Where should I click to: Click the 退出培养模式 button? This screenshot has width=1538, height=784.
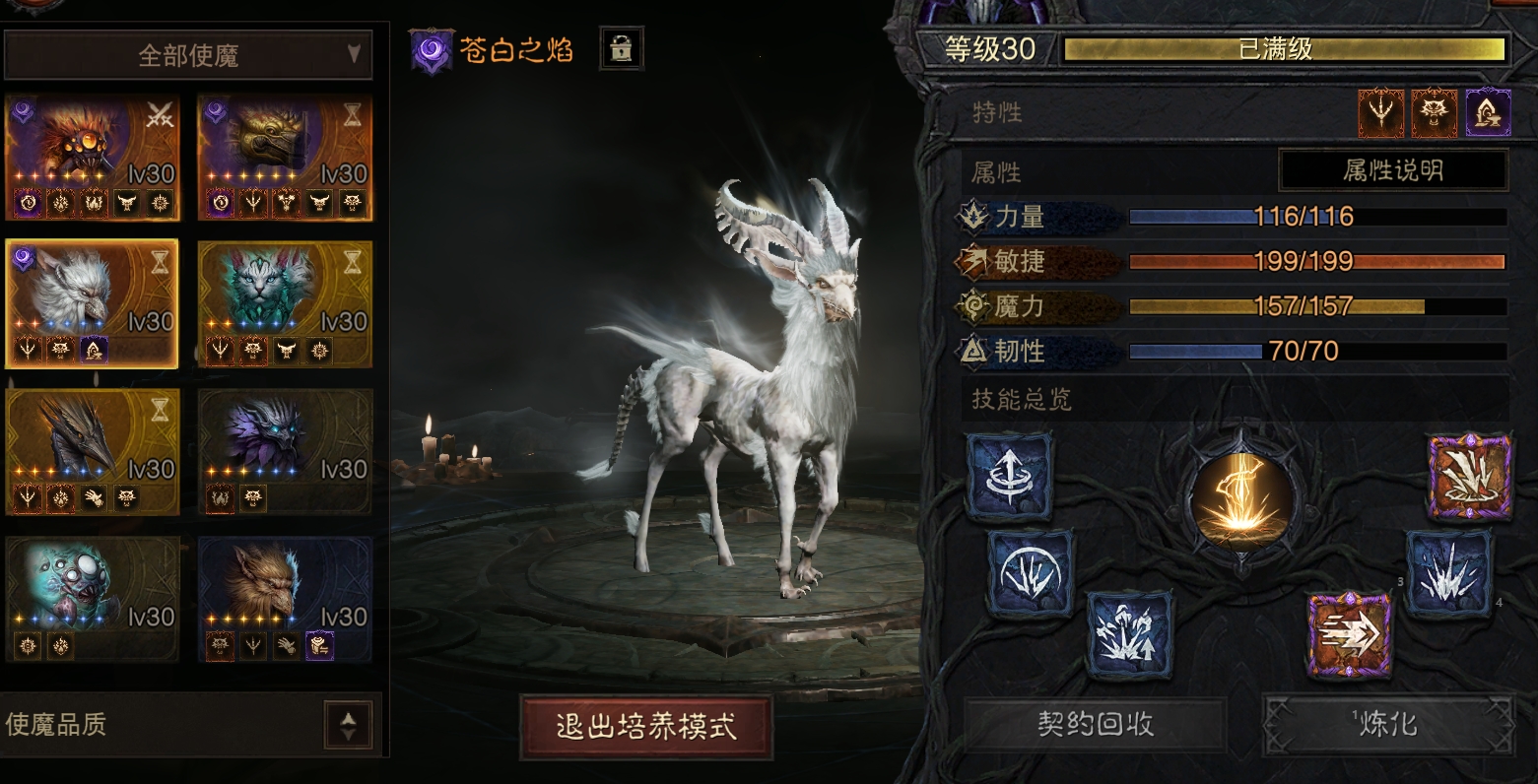(x=645, y=728)
